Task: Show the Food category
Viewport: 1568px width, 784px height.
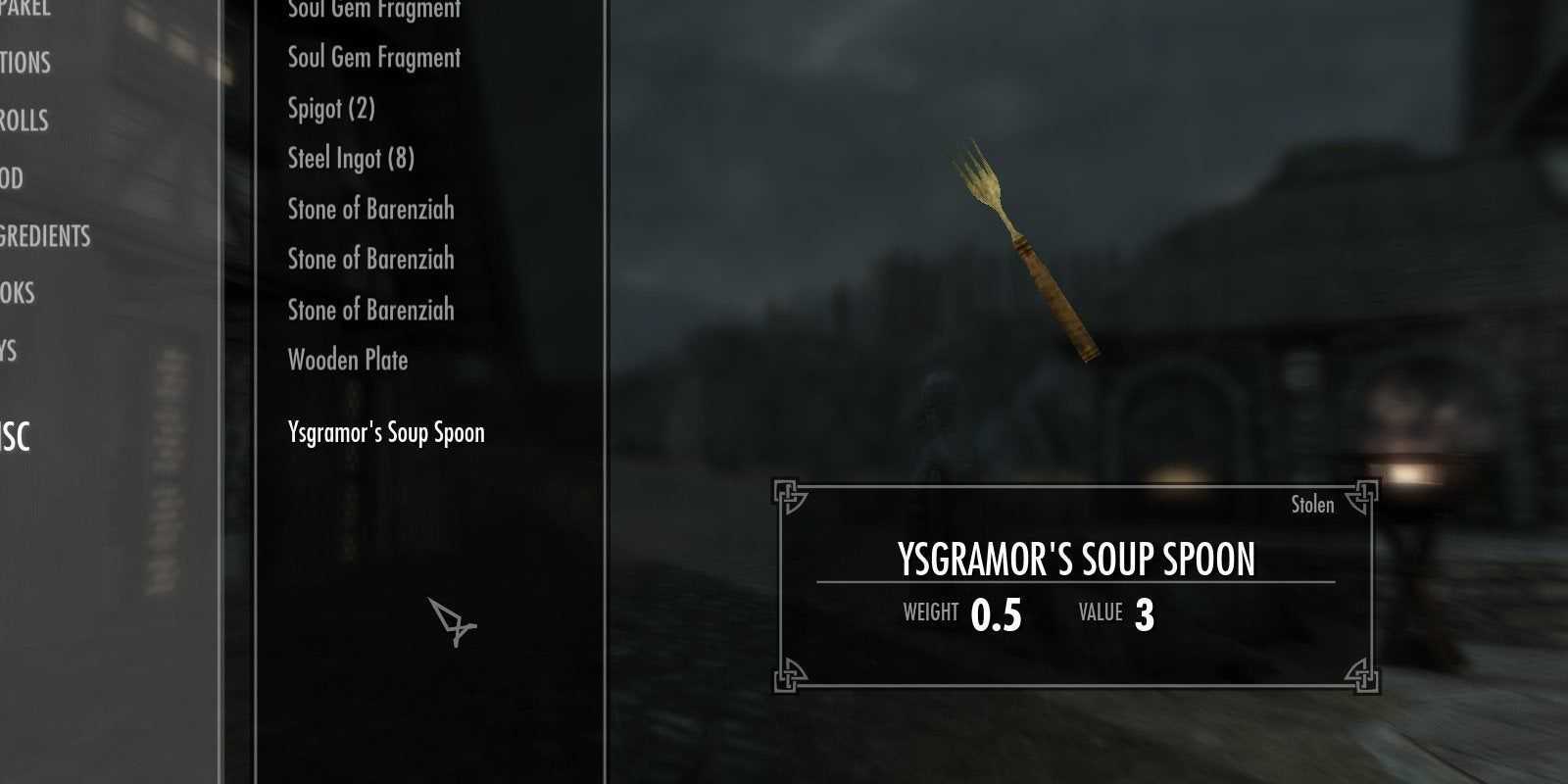Action: [x=12, y=178]
